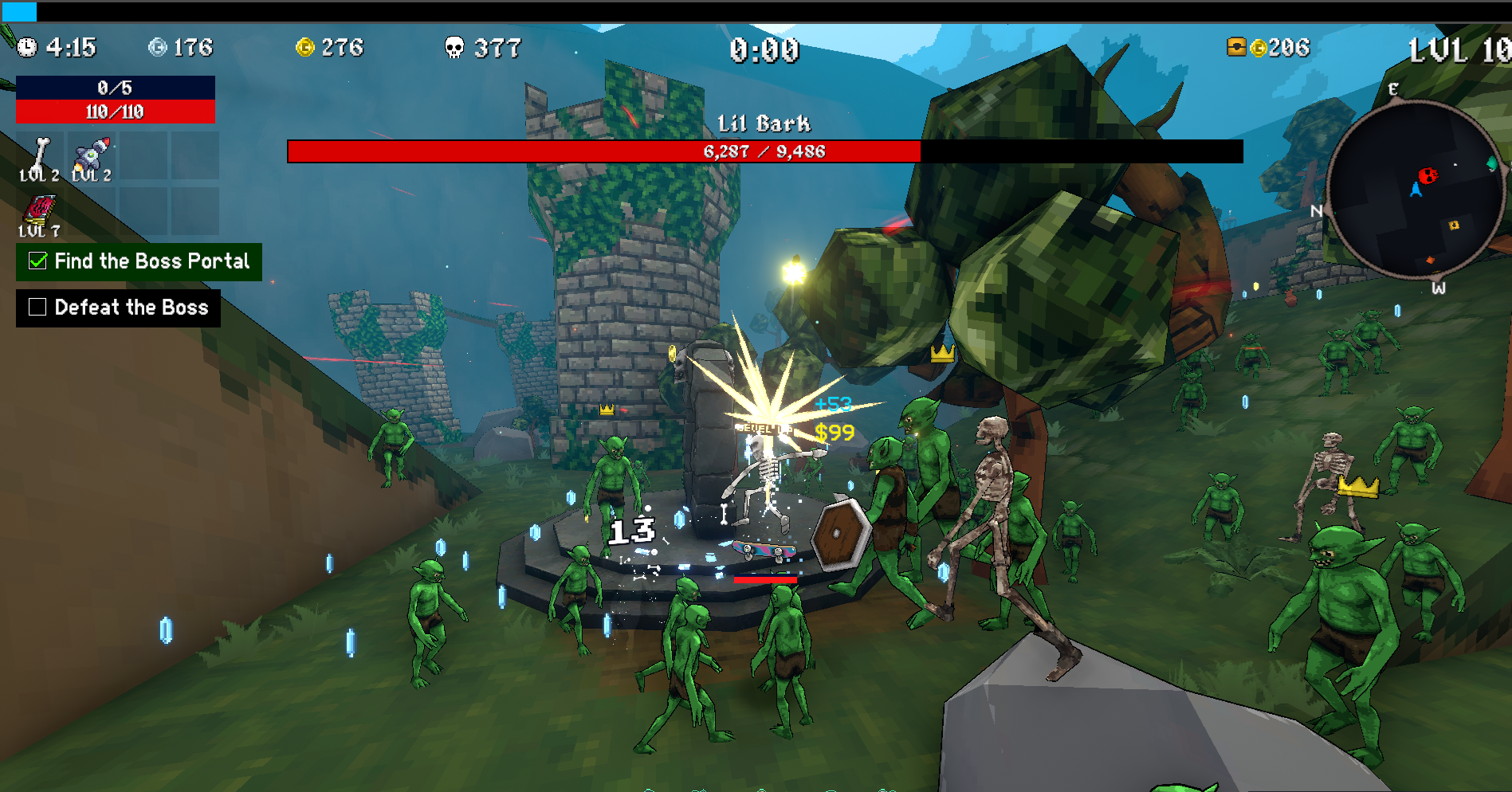Click the Find the Boss Portal objective

pos(139,261)
